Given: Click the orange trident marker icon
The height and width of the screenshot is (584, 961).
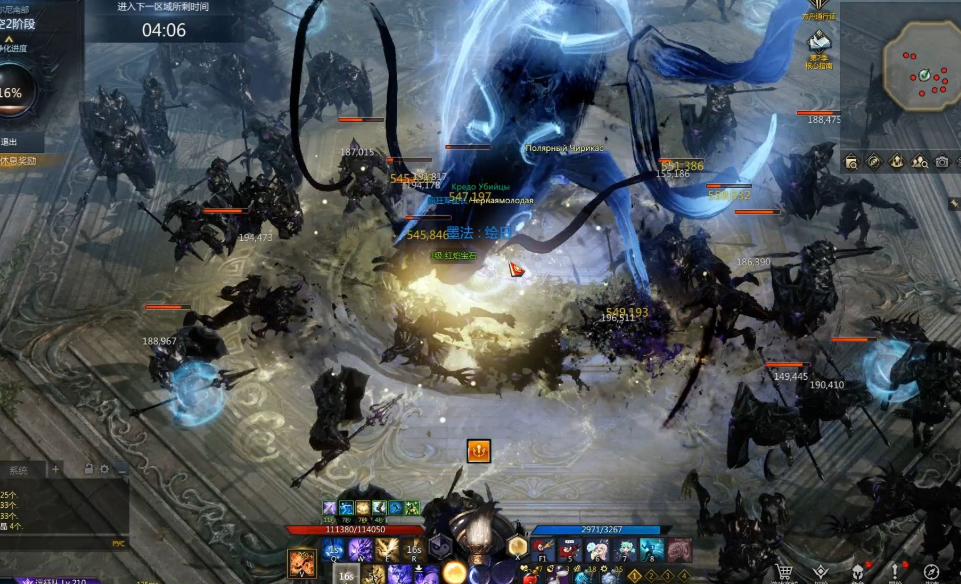Looking at the screenshot, I should [479, 451].
